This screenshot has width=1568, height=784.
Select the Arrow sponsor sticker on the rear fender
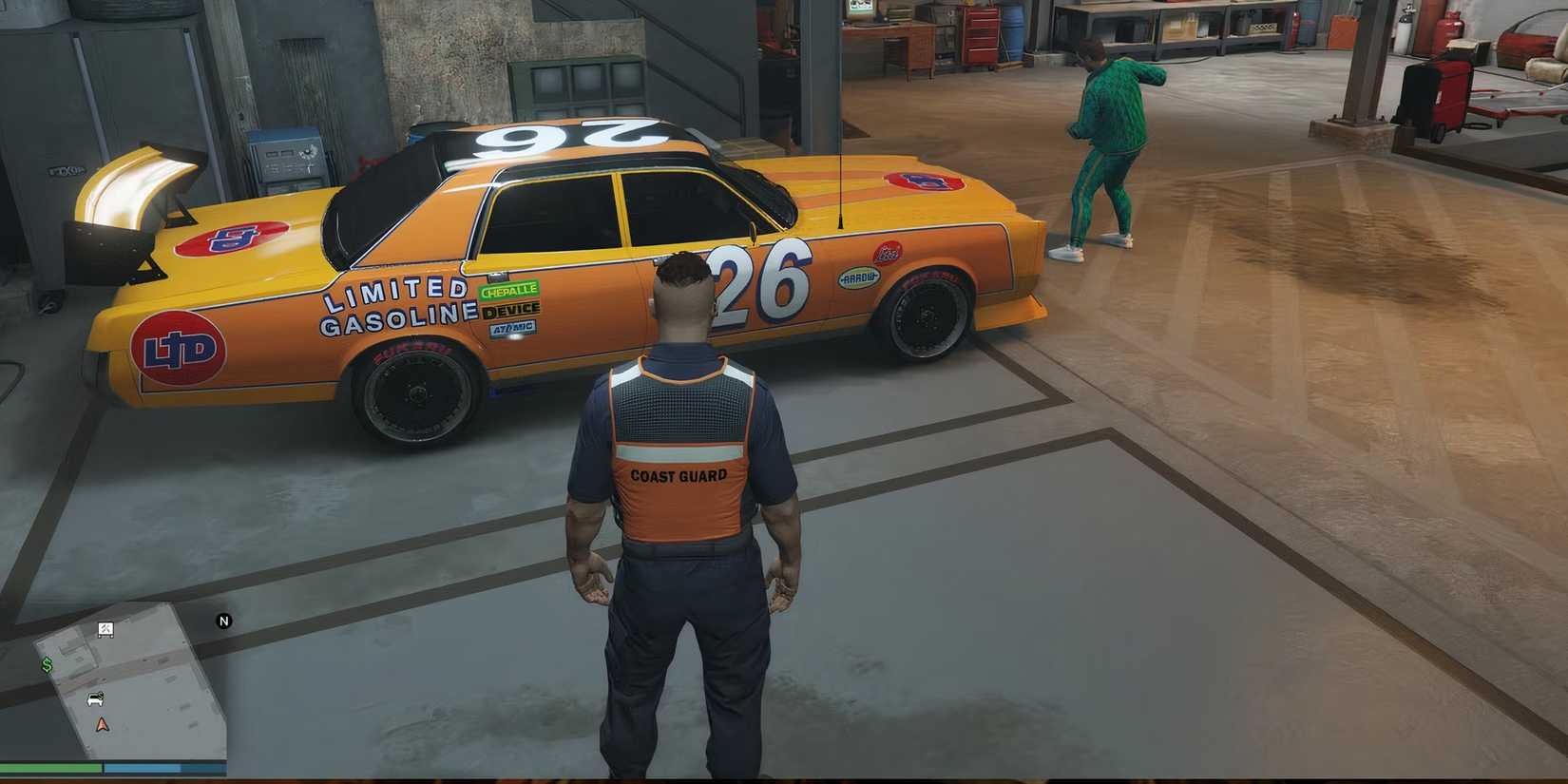click(858, 277)
